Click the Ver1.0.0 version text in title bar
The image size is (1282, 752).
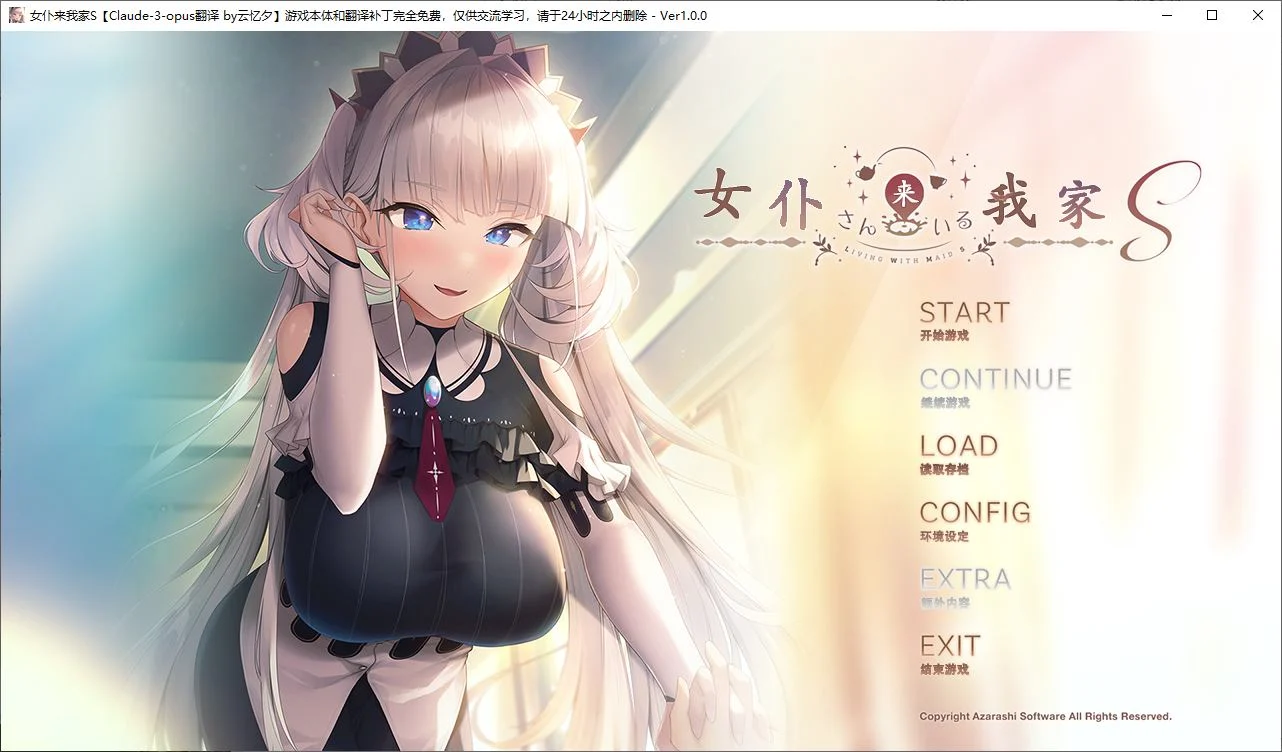point(681,15)
